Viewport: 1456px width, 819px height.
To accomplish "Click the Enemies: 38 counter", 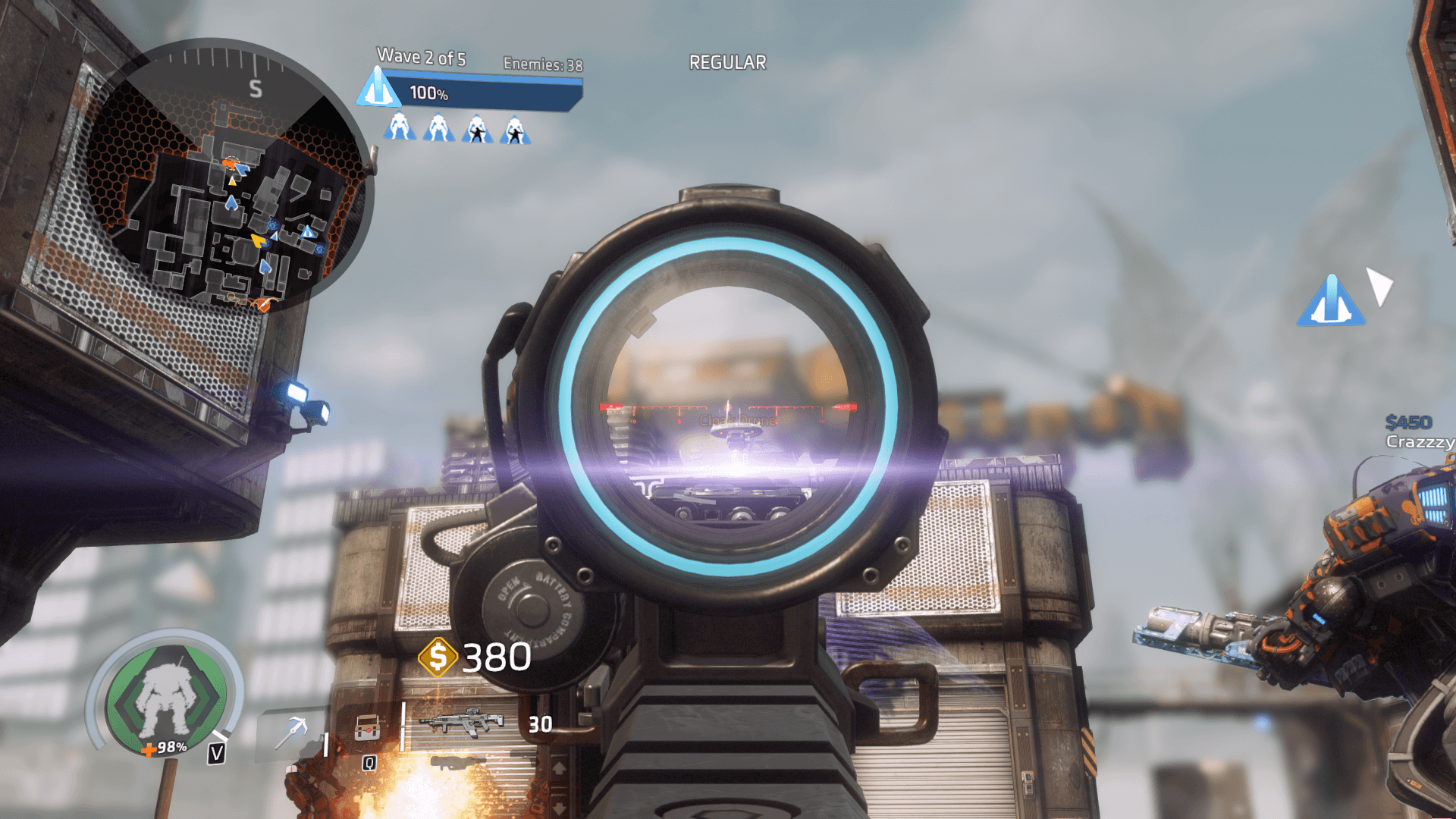I will pyautogui.click(x=541, y=64).
